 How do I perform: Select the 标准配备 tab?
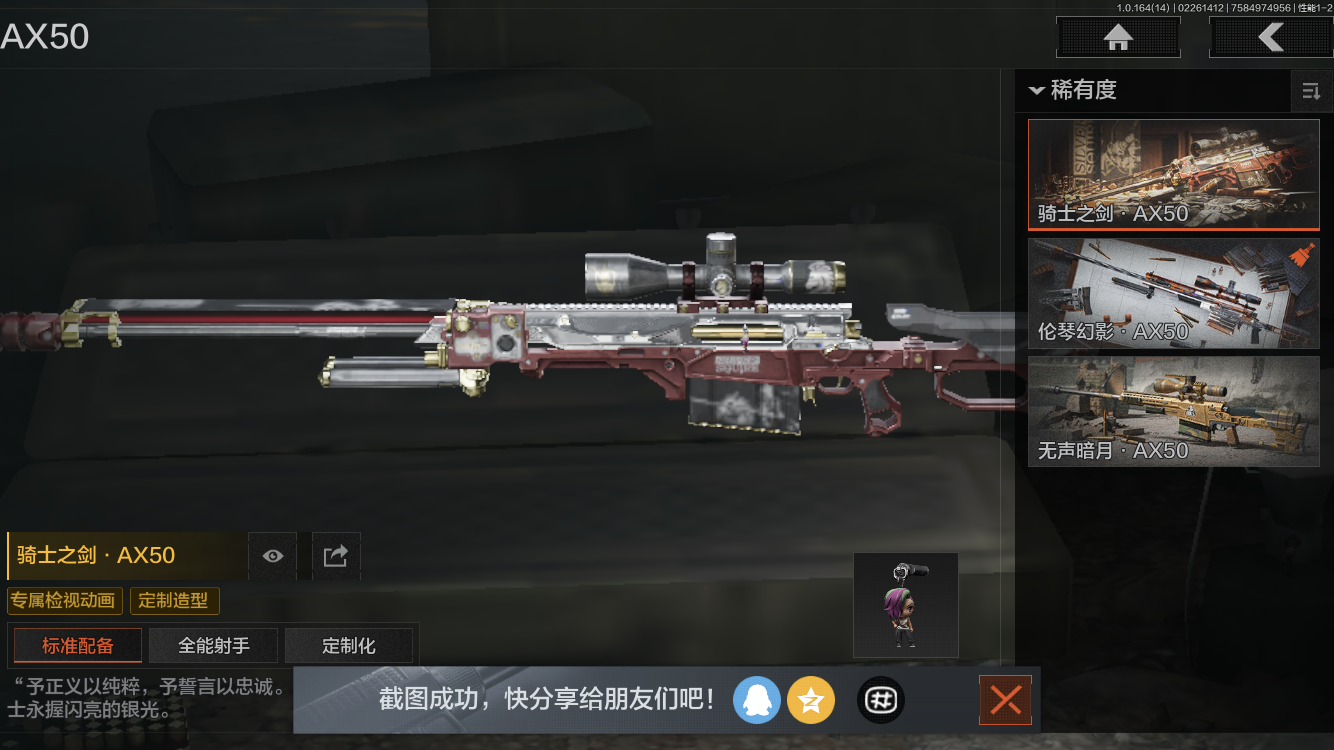click(x=77, y=645)
